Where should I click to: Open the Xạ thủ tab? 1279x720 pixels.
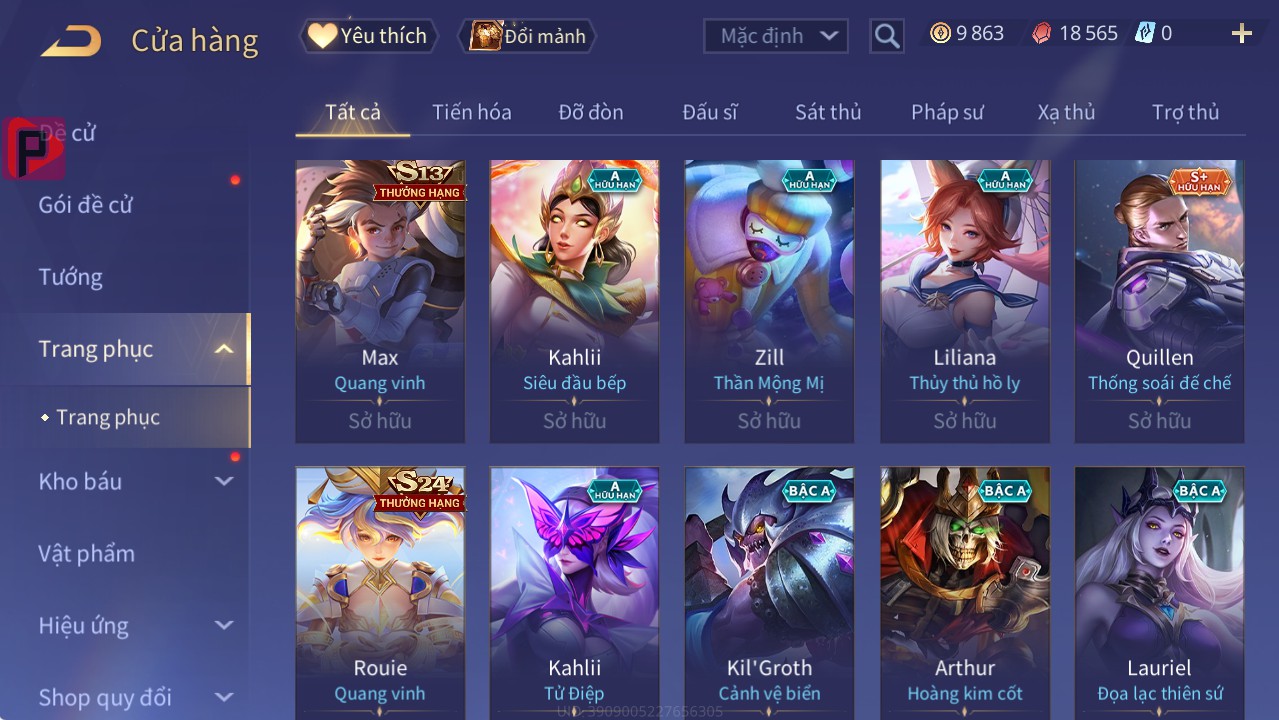point(1066,112)
